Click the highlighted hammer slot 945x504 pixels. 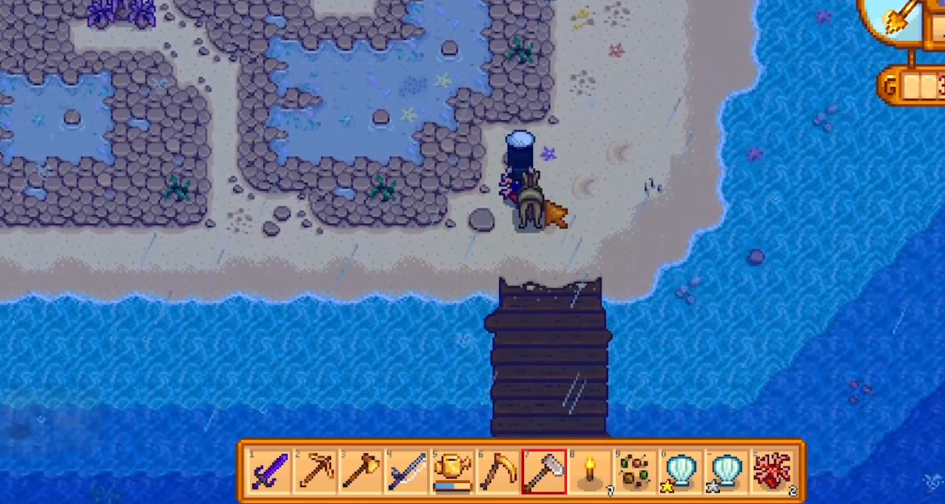[543, 470]
